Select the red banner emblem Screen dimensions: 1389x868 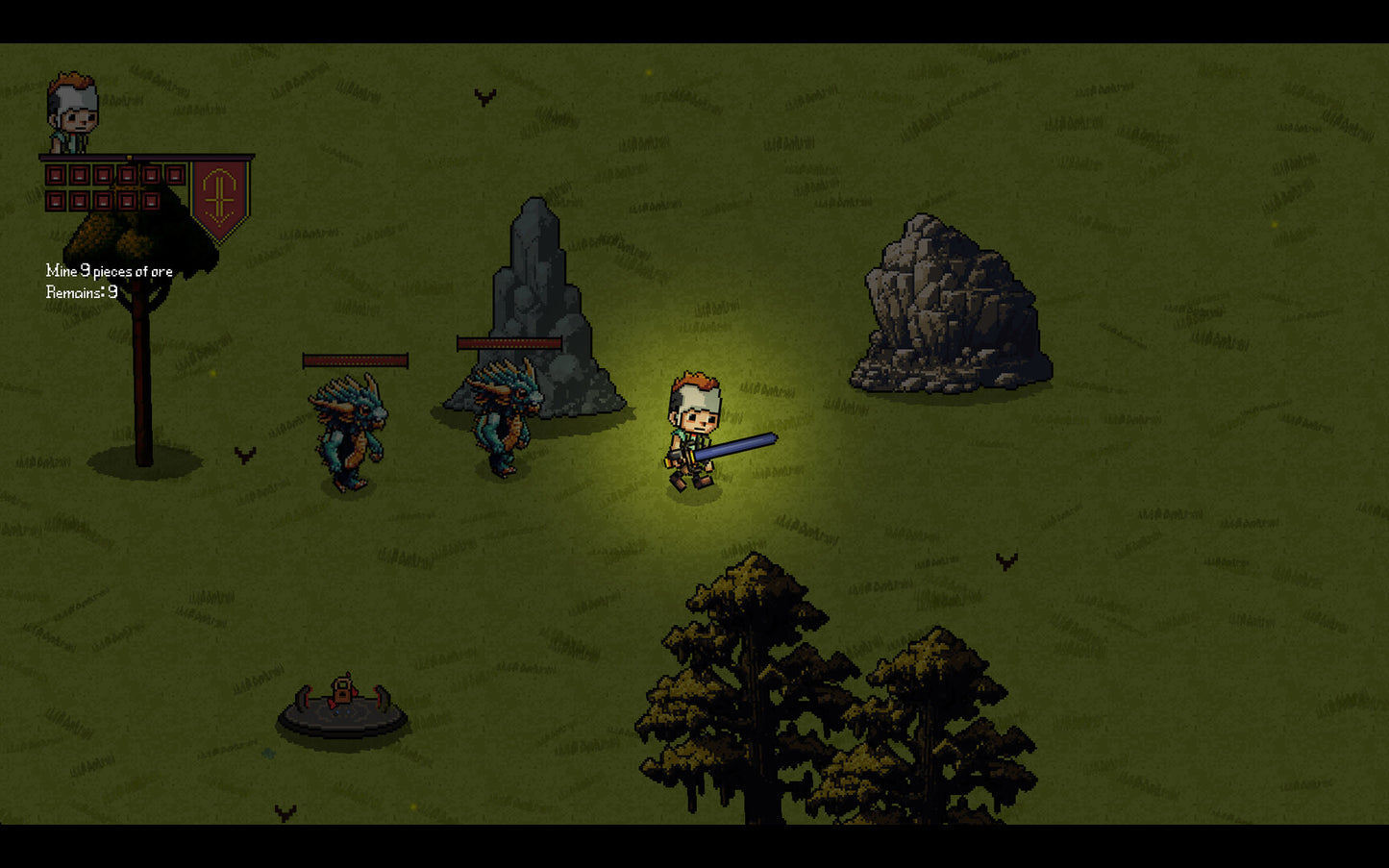point(219,196)
